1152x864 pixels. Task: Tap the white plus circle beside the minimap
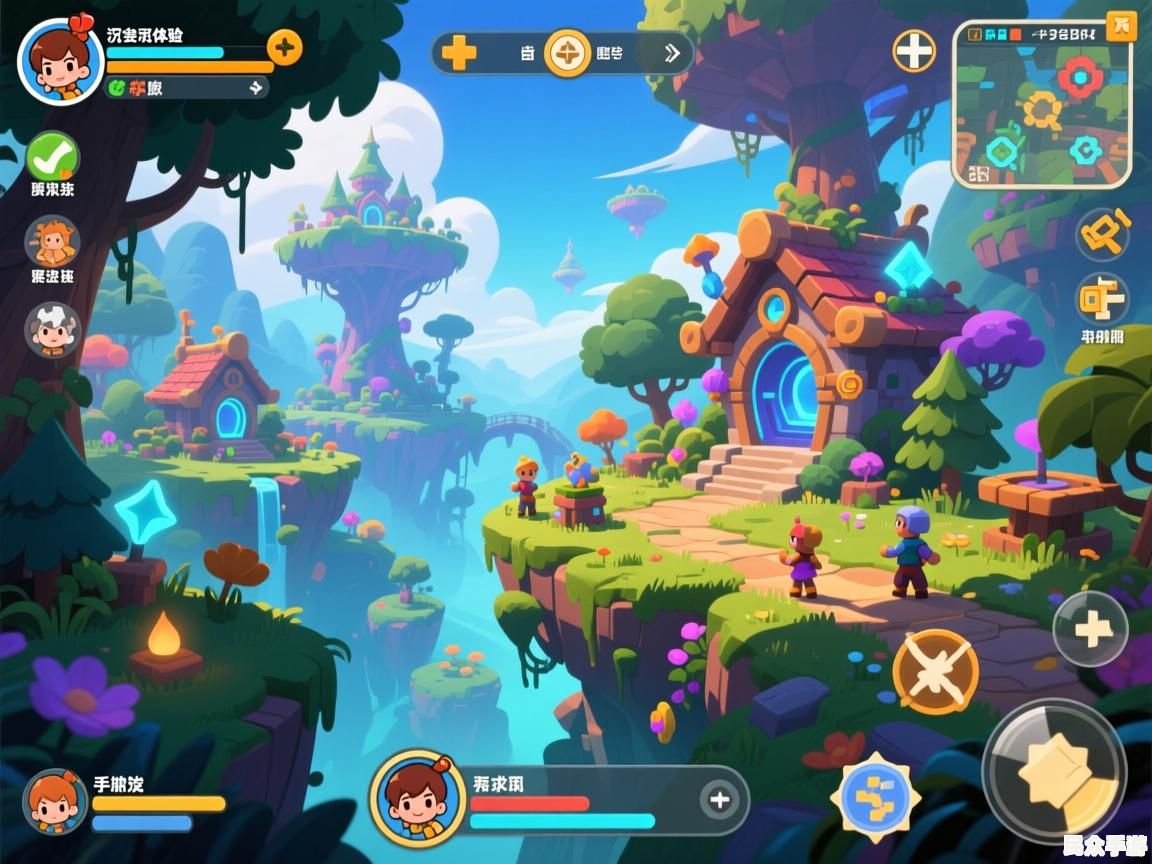click(914, 50)
